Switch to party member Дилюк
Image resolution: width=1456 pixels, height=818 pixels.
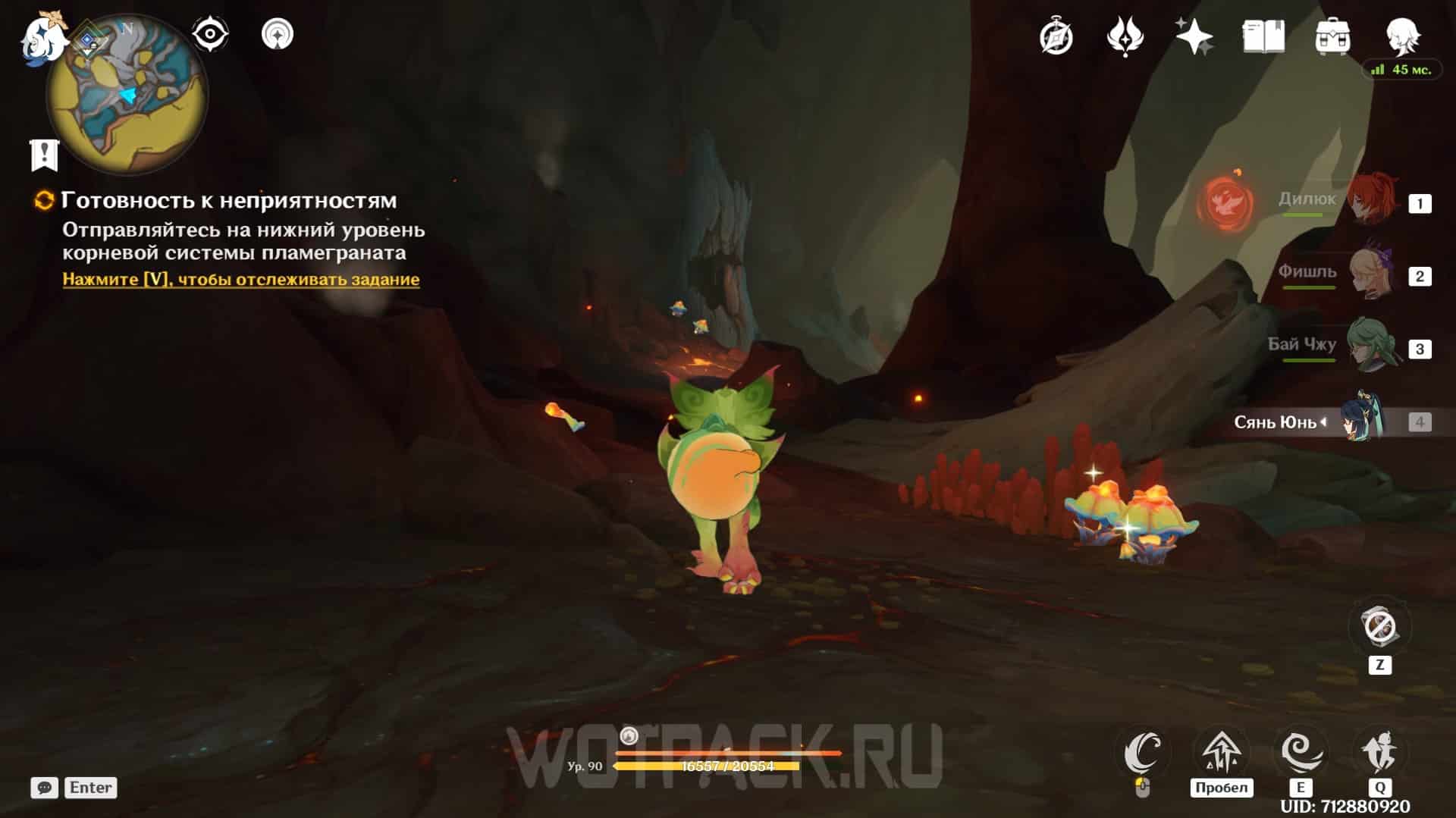(1373, 199)
